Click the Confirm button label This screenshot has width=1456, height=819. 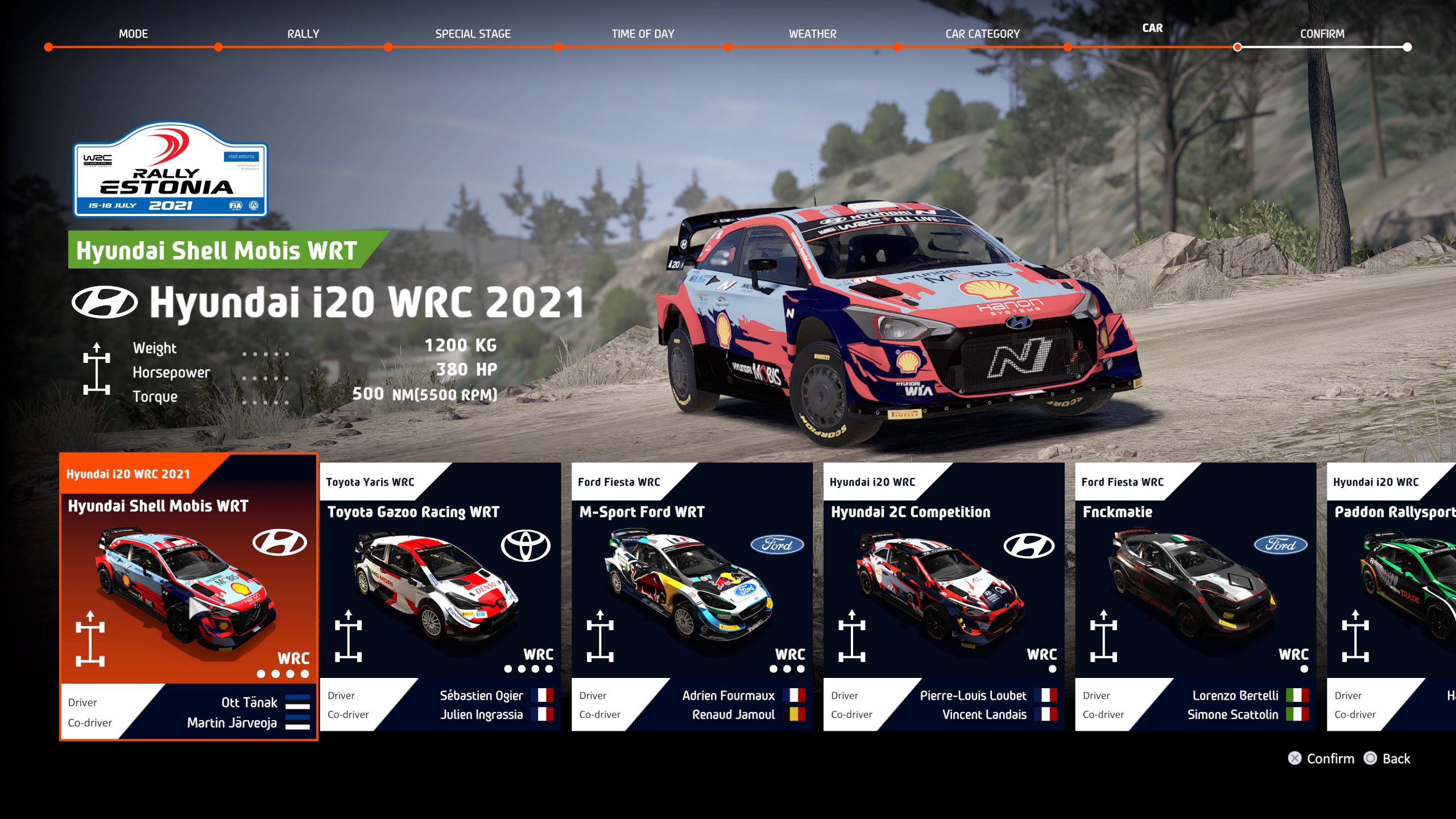pyautogui.click(x=1330, y=759)
